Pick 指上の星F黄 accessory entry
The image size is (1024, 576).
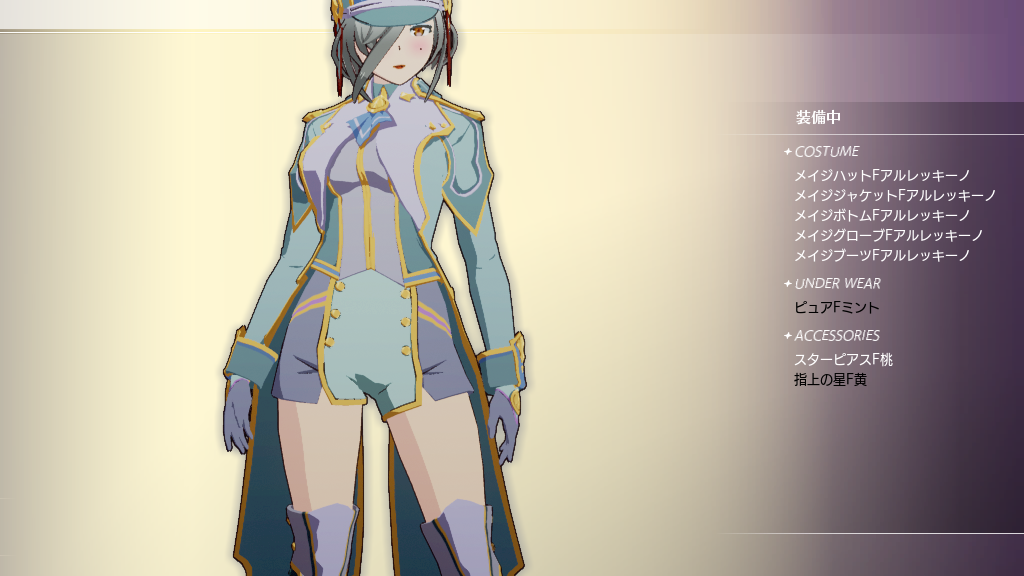point(829,379)
